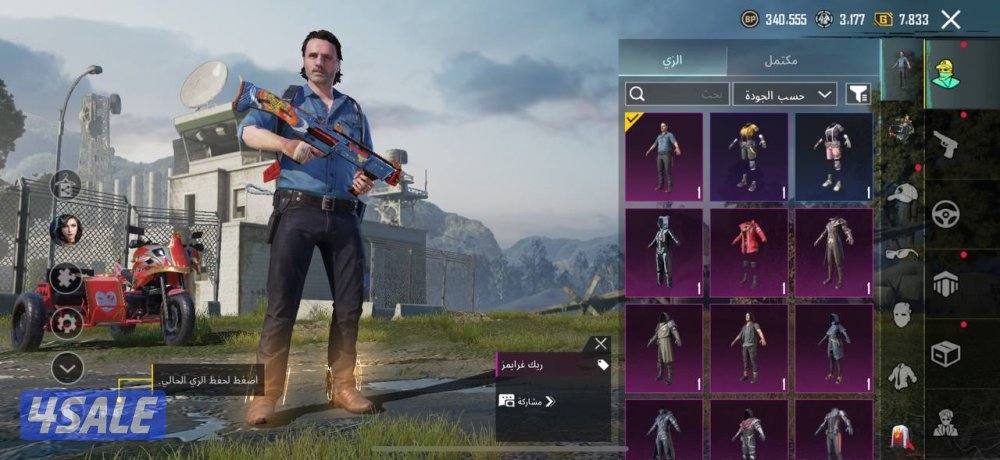Open the filter funnel button
This screenshot has height=460, width=1000.
pos(858,94)
